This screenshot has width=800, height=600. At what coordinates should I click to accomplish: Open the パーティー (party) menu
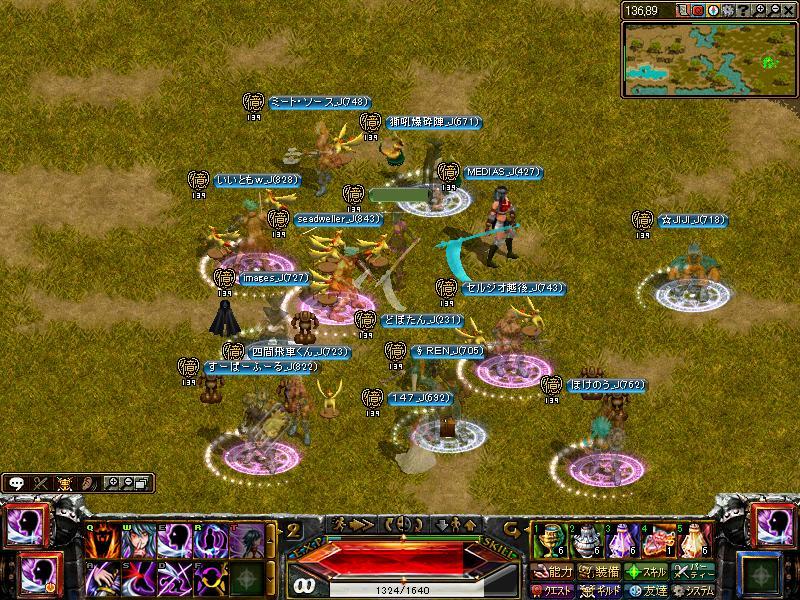691,572
